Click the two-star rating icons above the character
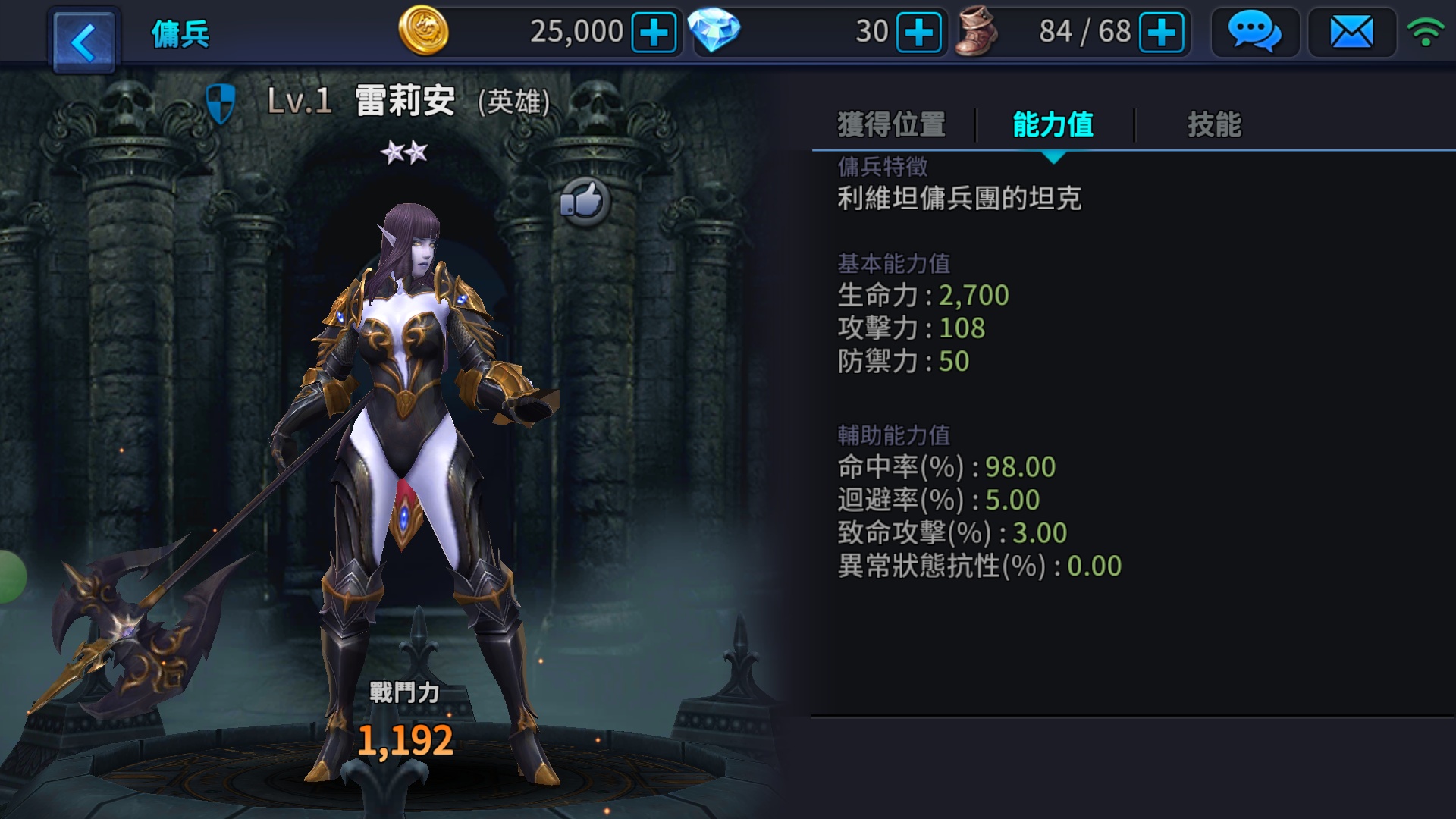Screen dimensions: 1456x819 403,152
